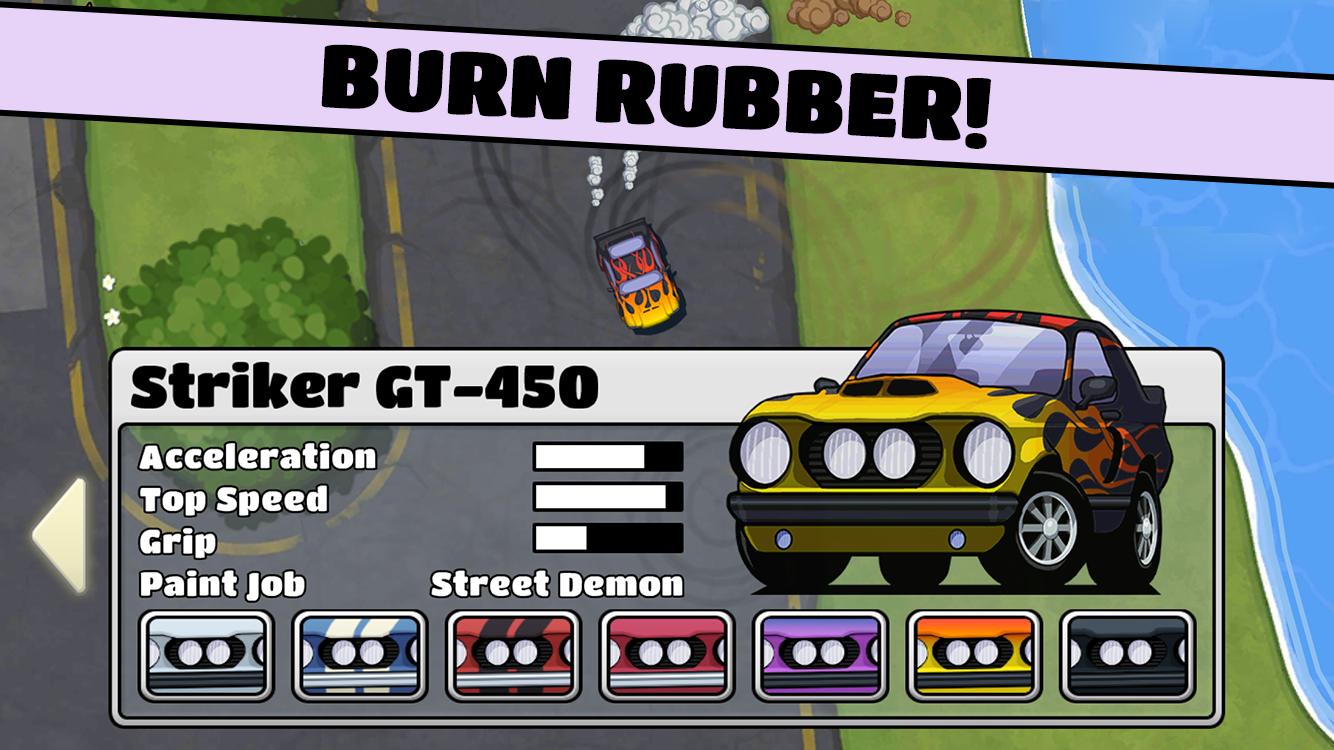Screen dimensions: 1334x750
Task: Click the Paint Job section label
Action: [224, 585]
